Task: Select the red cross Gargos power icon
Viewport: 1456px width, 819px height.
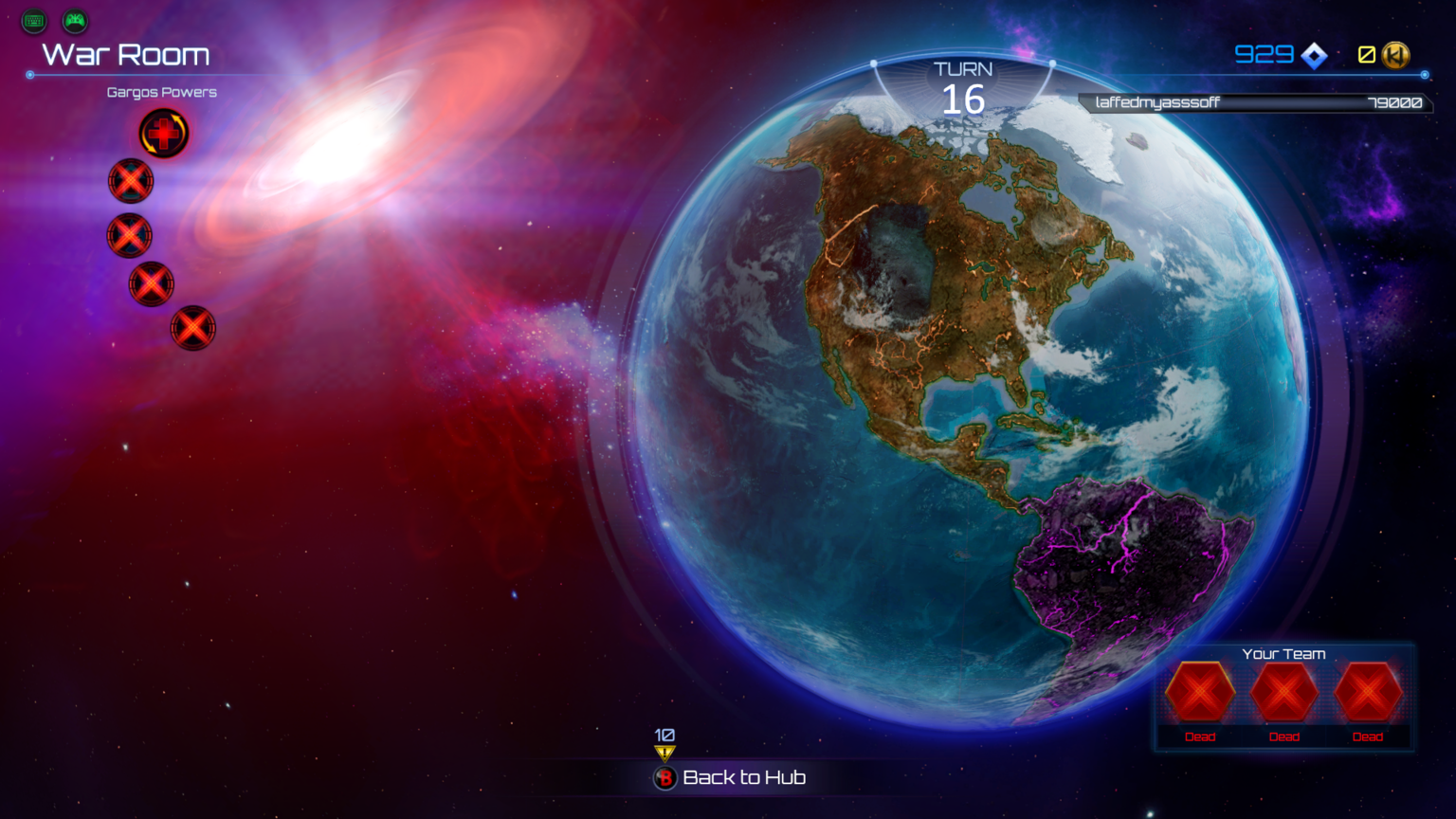Action: [164, 134]
